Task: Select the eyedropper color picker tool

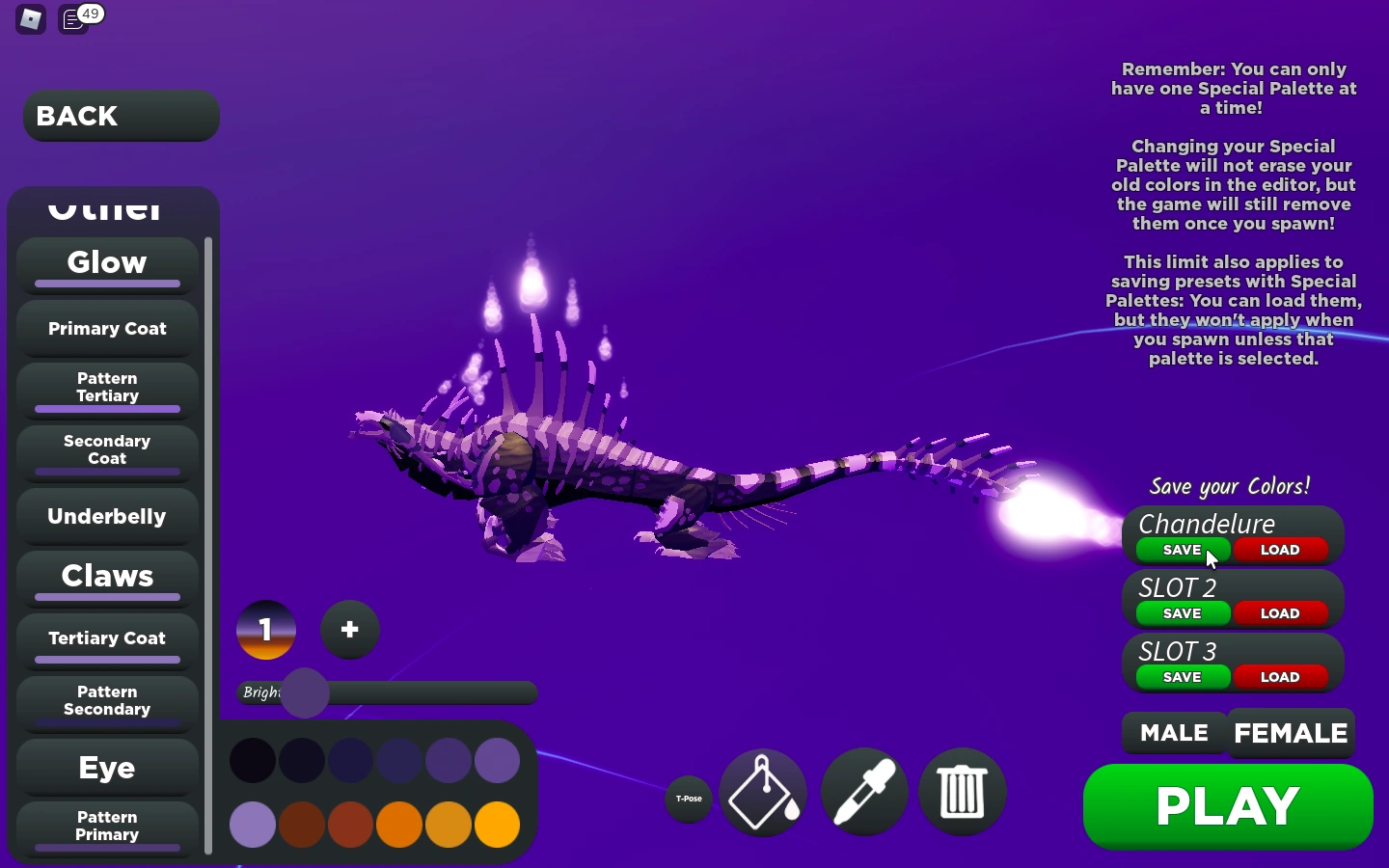Action: coord(863,791)
